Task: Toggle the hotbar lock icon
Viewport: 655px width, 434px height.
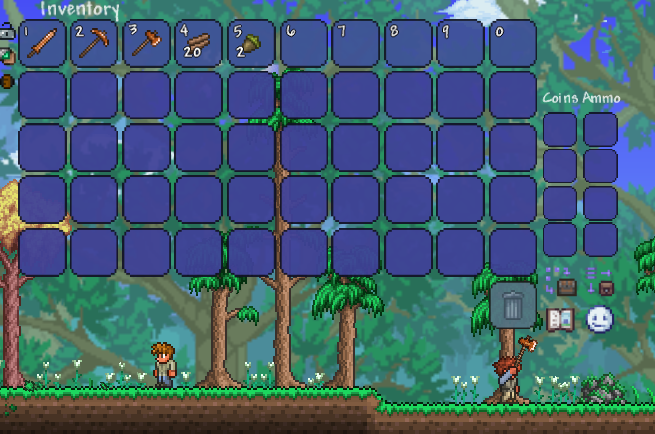Action: pos(8,33)
